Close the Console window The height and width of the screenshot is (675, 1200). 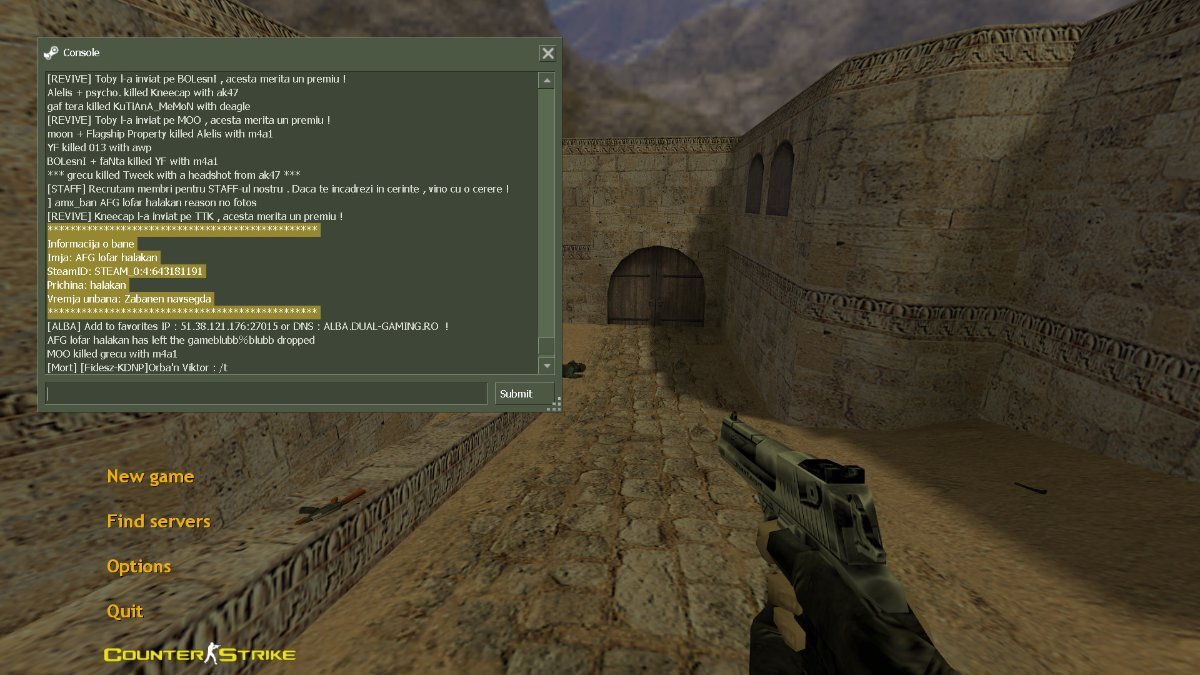[548, 53]
